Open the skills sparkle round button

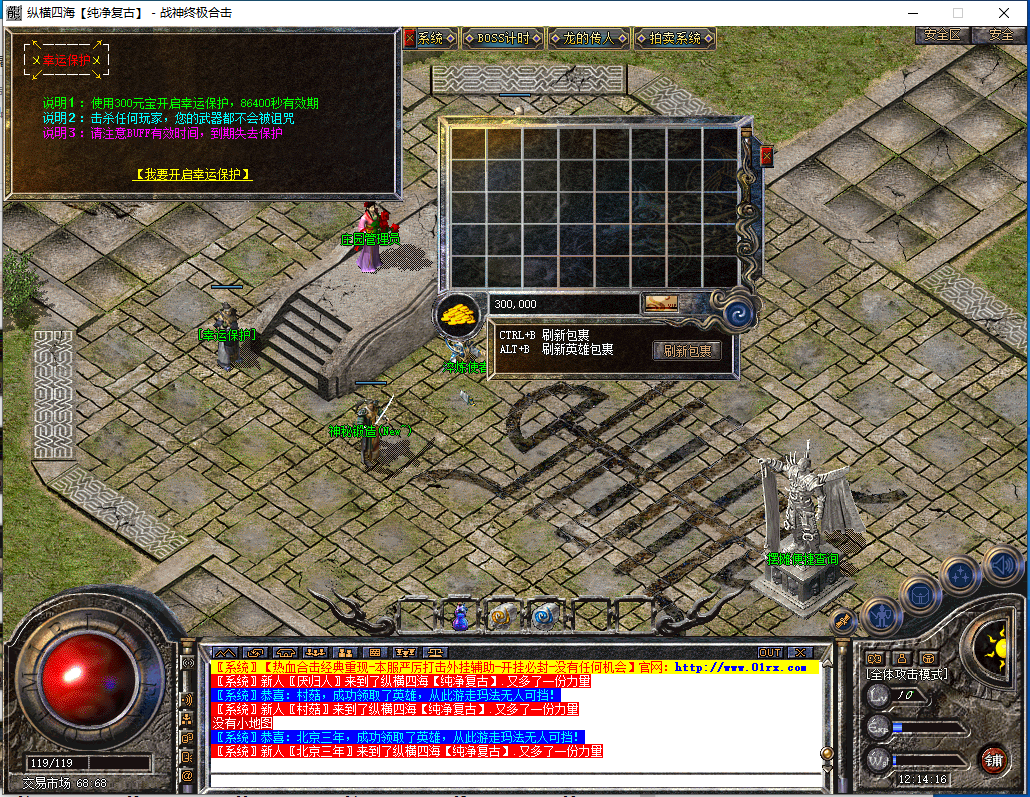click(960, 575)
